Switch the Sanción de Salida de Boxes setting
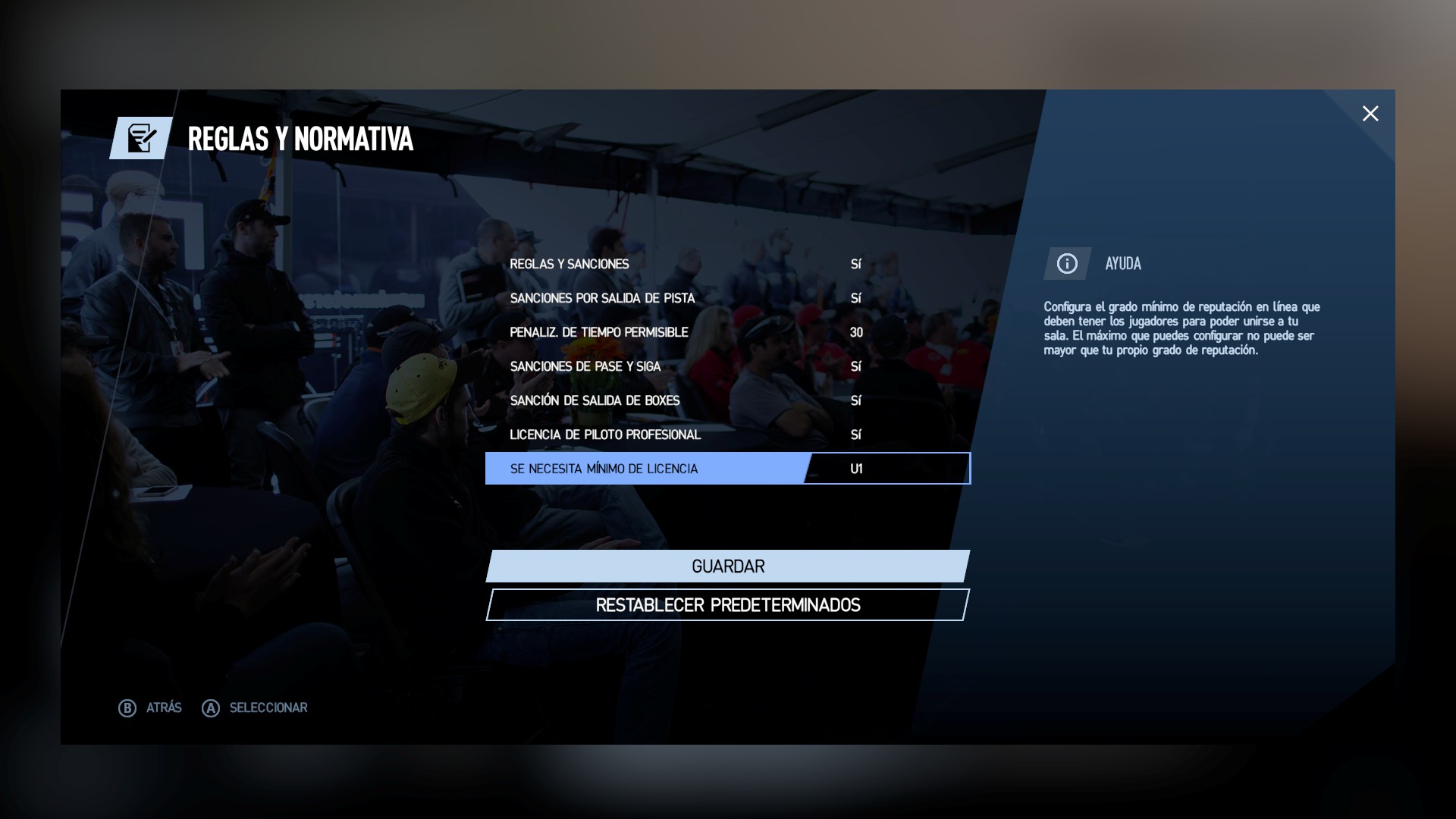This screenshot has height=819, width=1456. click(727, 400)
